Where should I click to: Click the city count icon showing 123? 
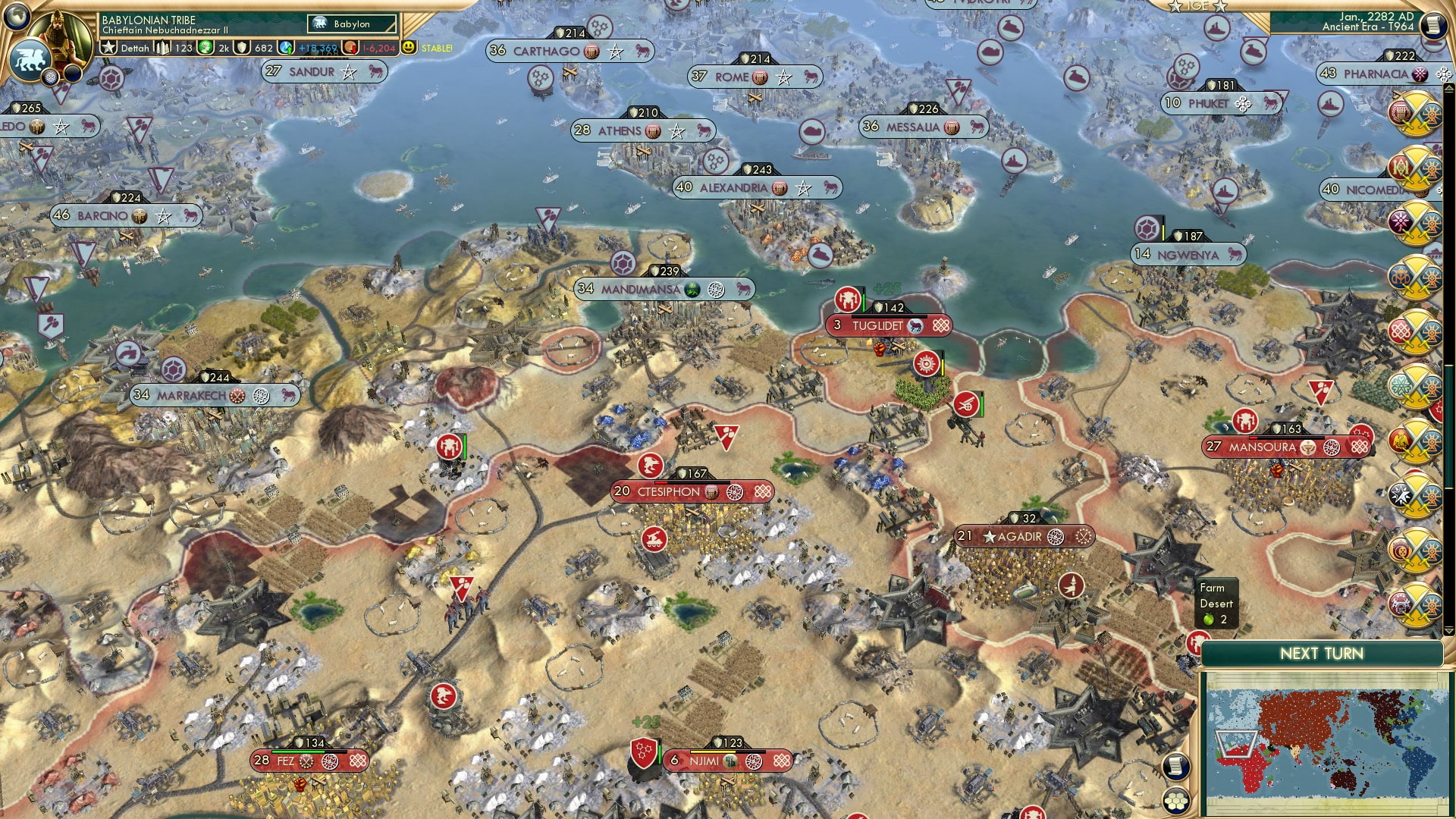pyautogui.click(x=164, y=47)
